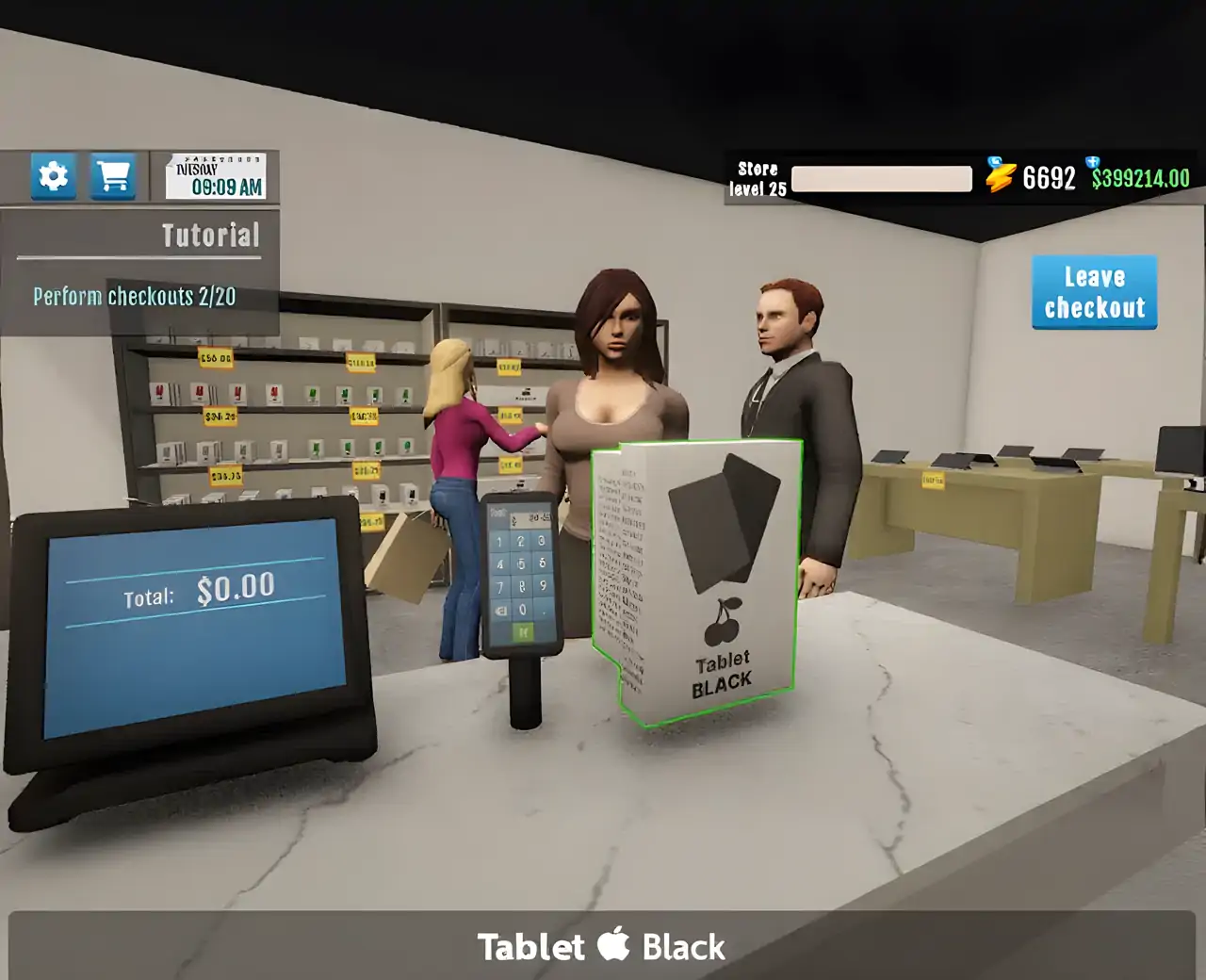
Task: Tap the plus icon beside the money
Action: [1092, 162]
